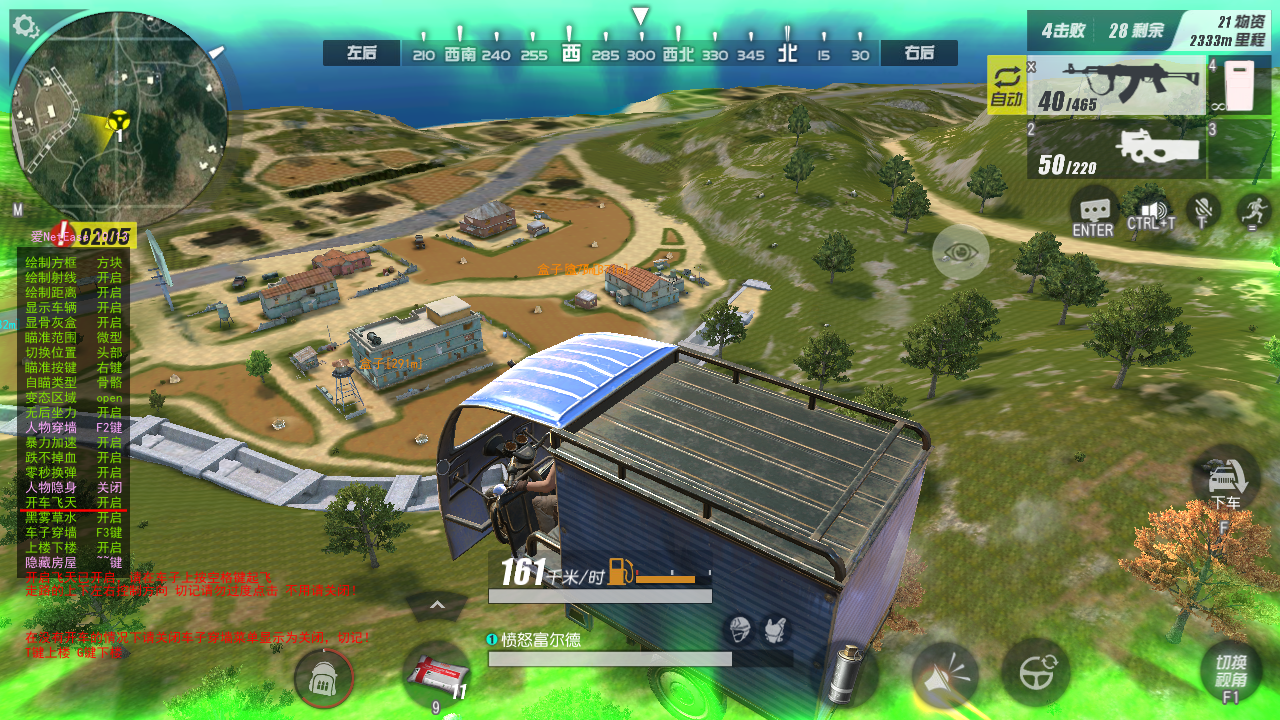Toggle the yellow 自动 fire mode button
The height and width of the screenshot is (720, 1280).
point(1006,86)
